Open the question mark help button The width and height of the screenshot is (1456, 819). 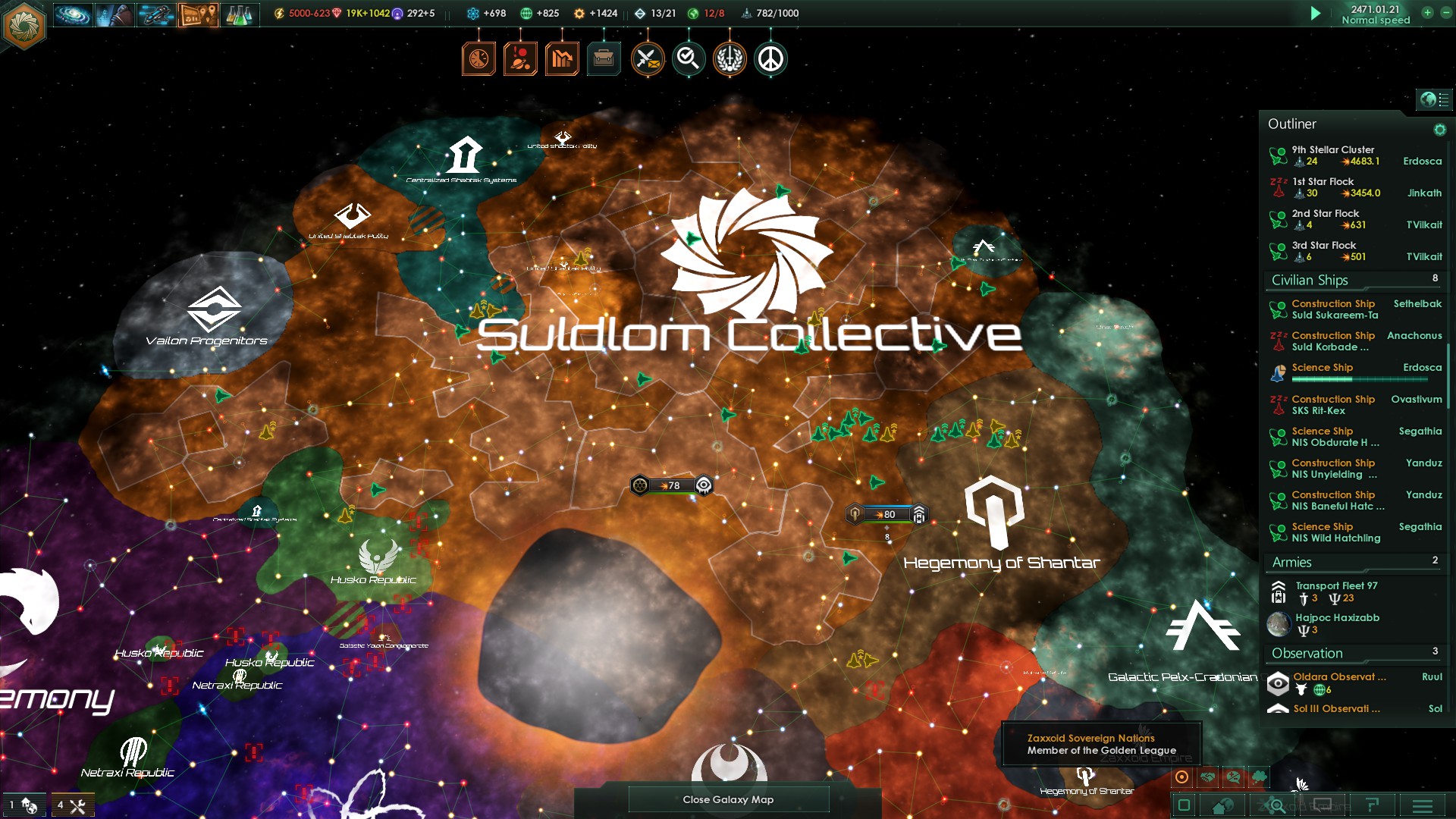point(1372,805)
